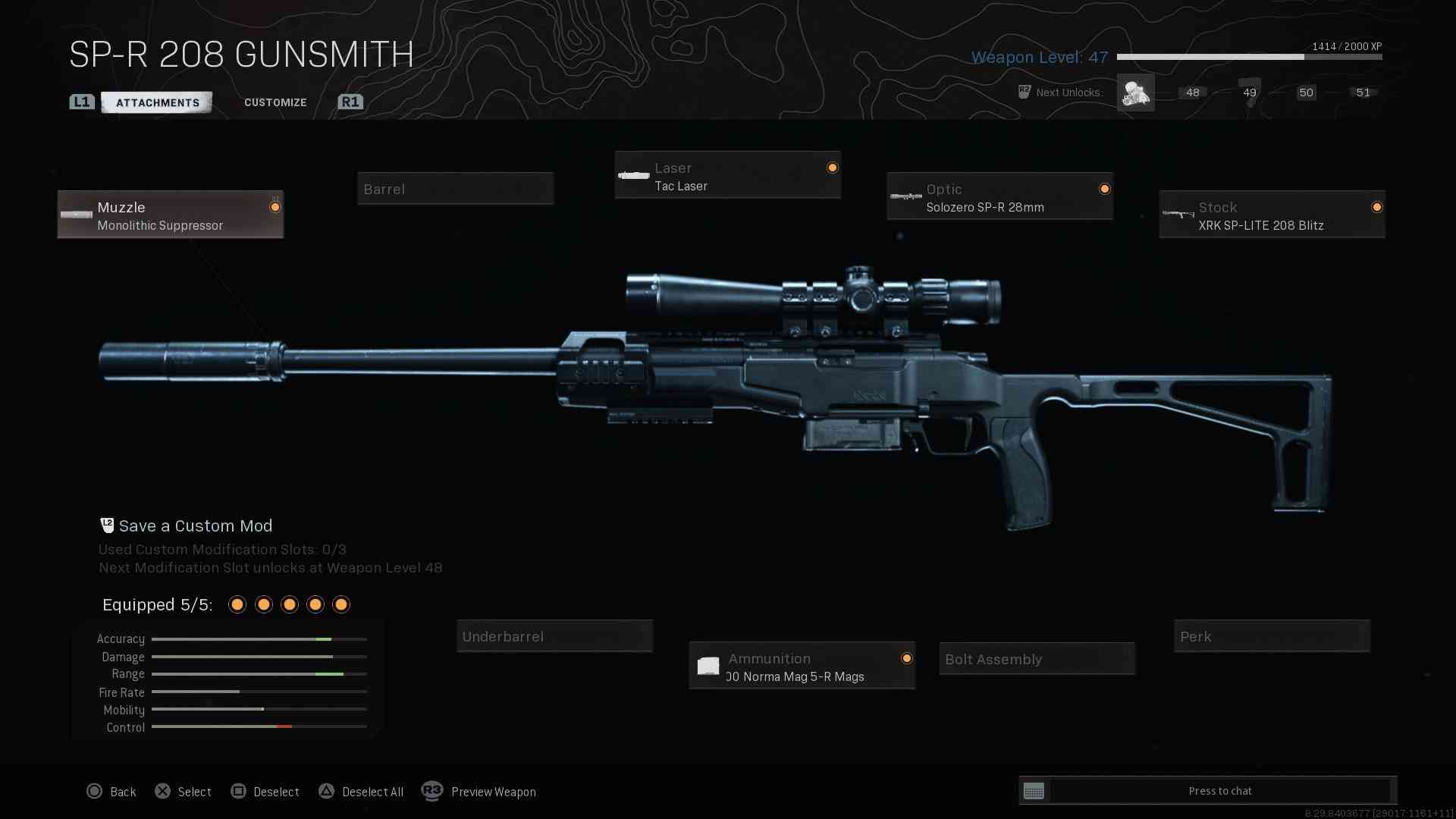Click Save a Custom Mod
Screen dimensions: 1456x819
pyautogui.click(x=195, y=526)
